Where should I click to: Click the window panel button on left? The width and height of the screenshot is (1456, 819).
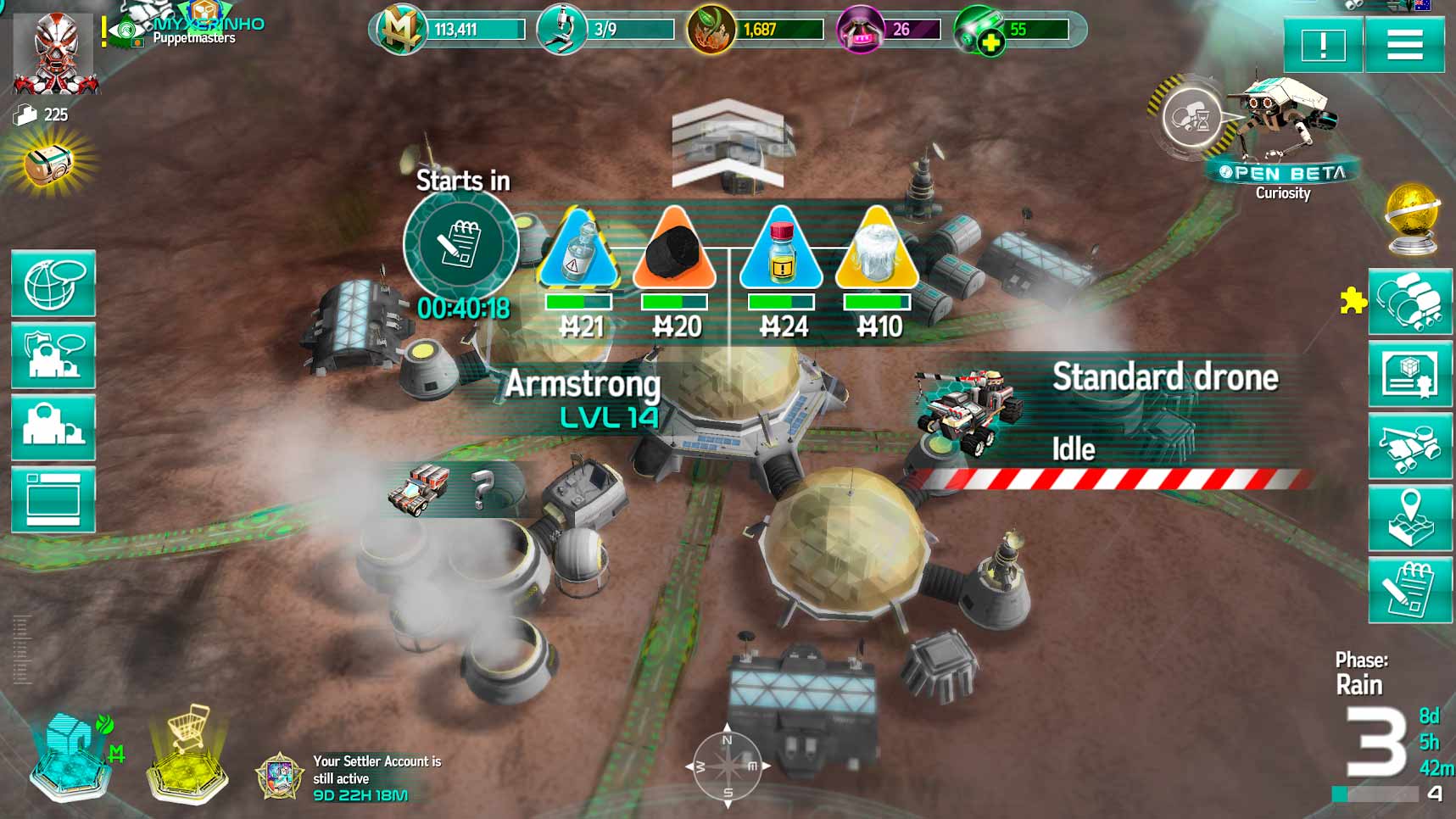[x=53, y=500]
